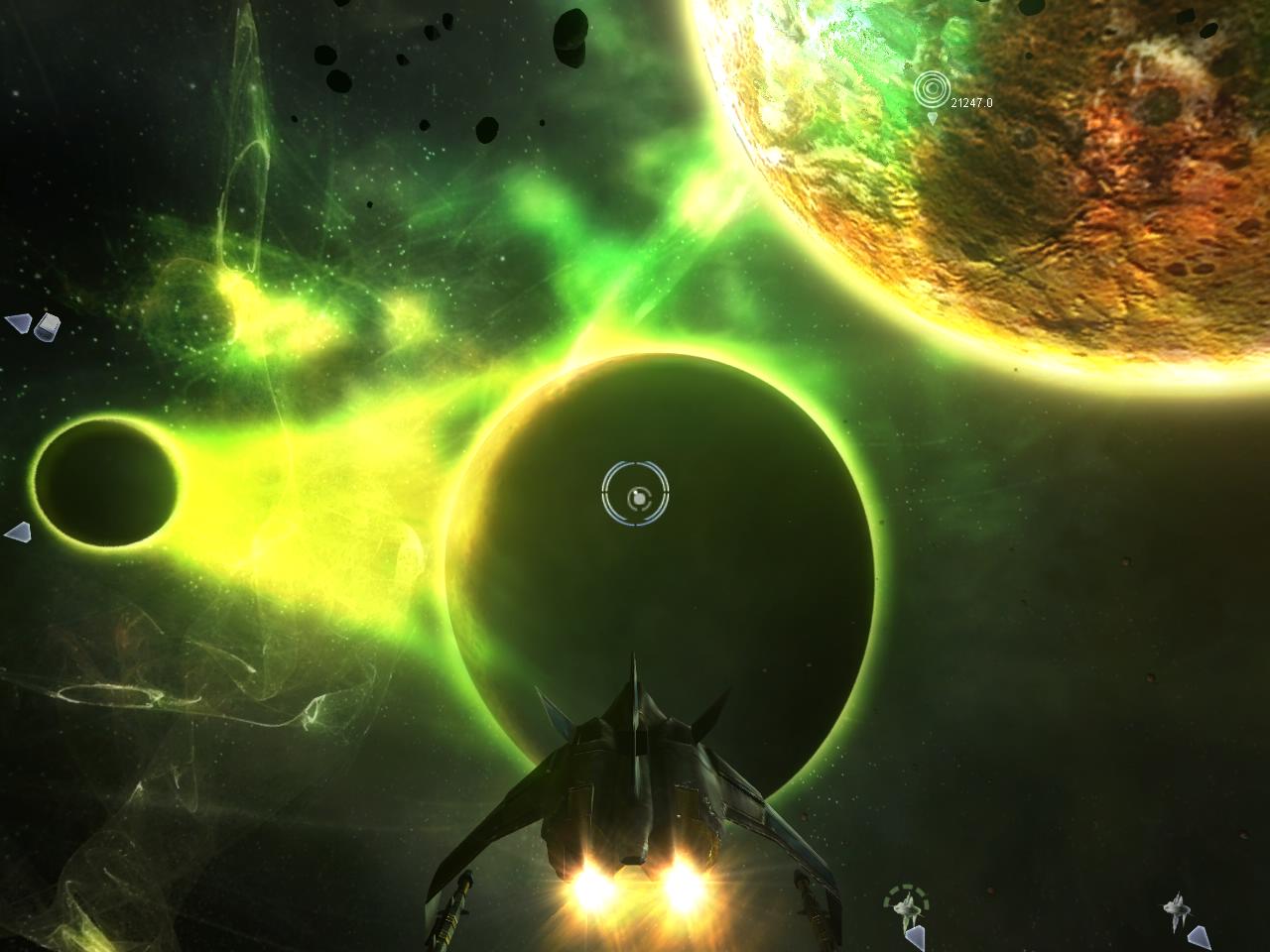This screenshot has width=1270, height=952.
Task: Click the white arrow below the waypoint rings
Action: pos(931,117)
